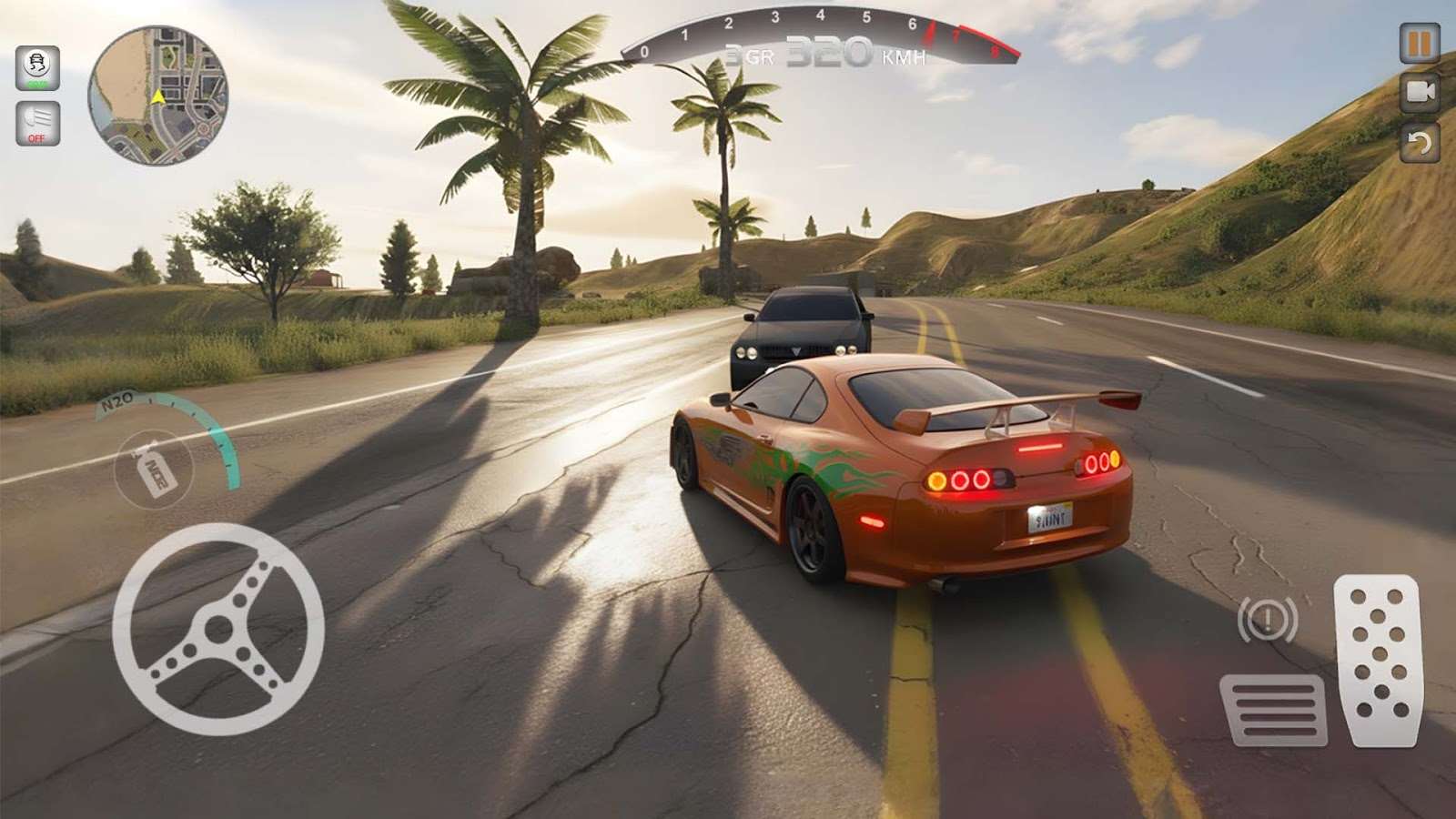Open the circular minimap
Screen dimensions: 1456x819
(x=157, y=96)
